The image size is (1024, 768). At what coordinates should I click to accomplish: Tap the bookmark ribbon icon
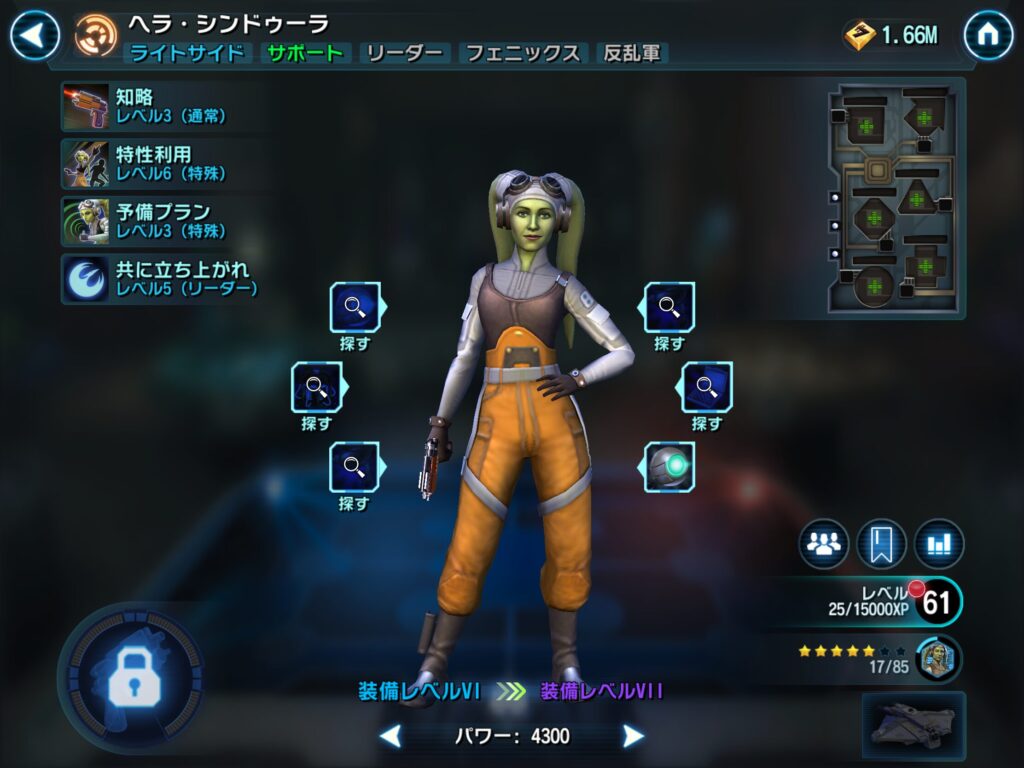click(881, 544)
